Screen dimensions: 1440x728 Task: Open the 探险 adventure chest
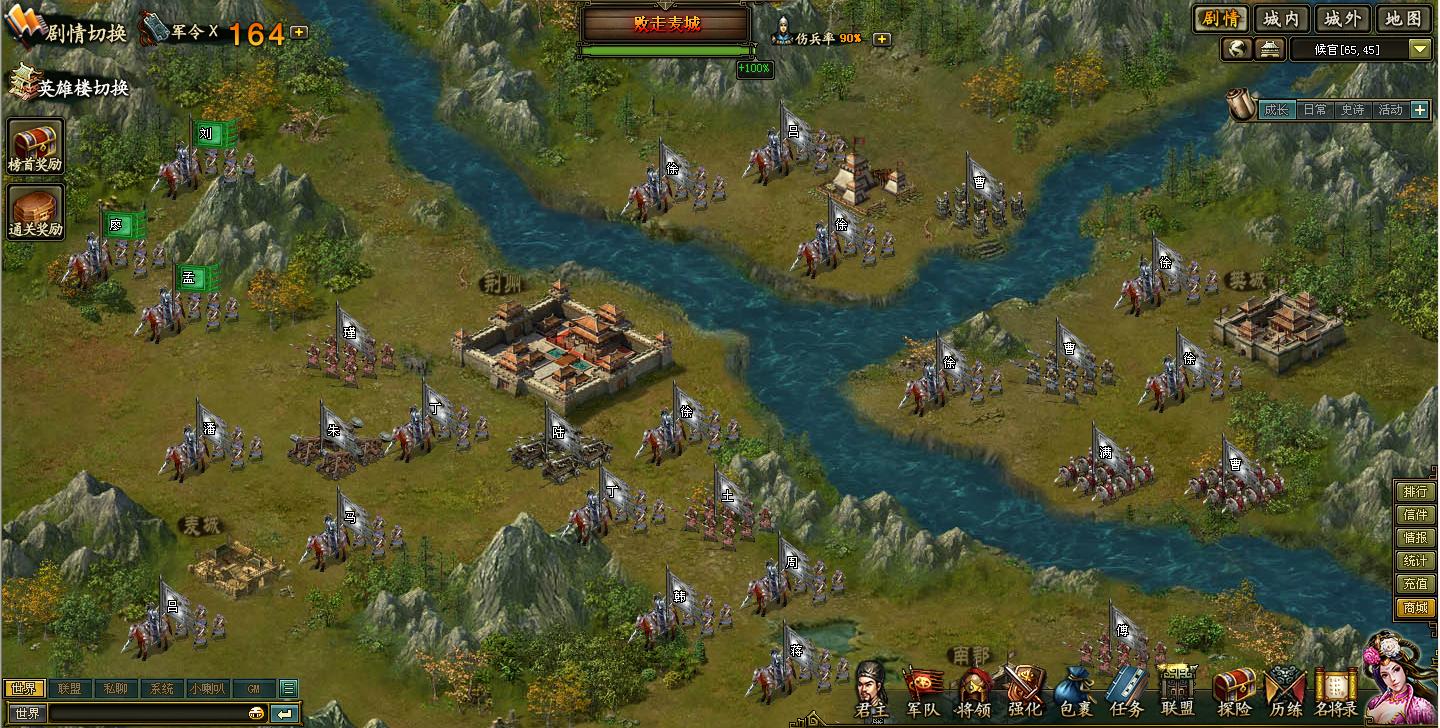[x=1233, y=692]
